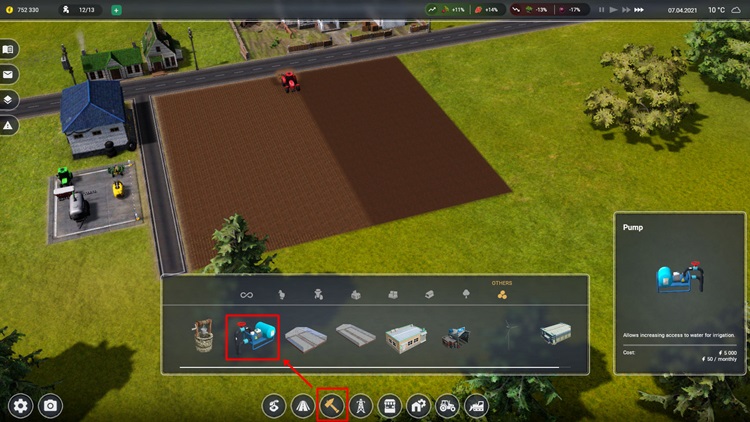Image resolution: width=750 pixels, height=422 pixels.
Task: Select the wind turbine building
Action: click(512, 335)
